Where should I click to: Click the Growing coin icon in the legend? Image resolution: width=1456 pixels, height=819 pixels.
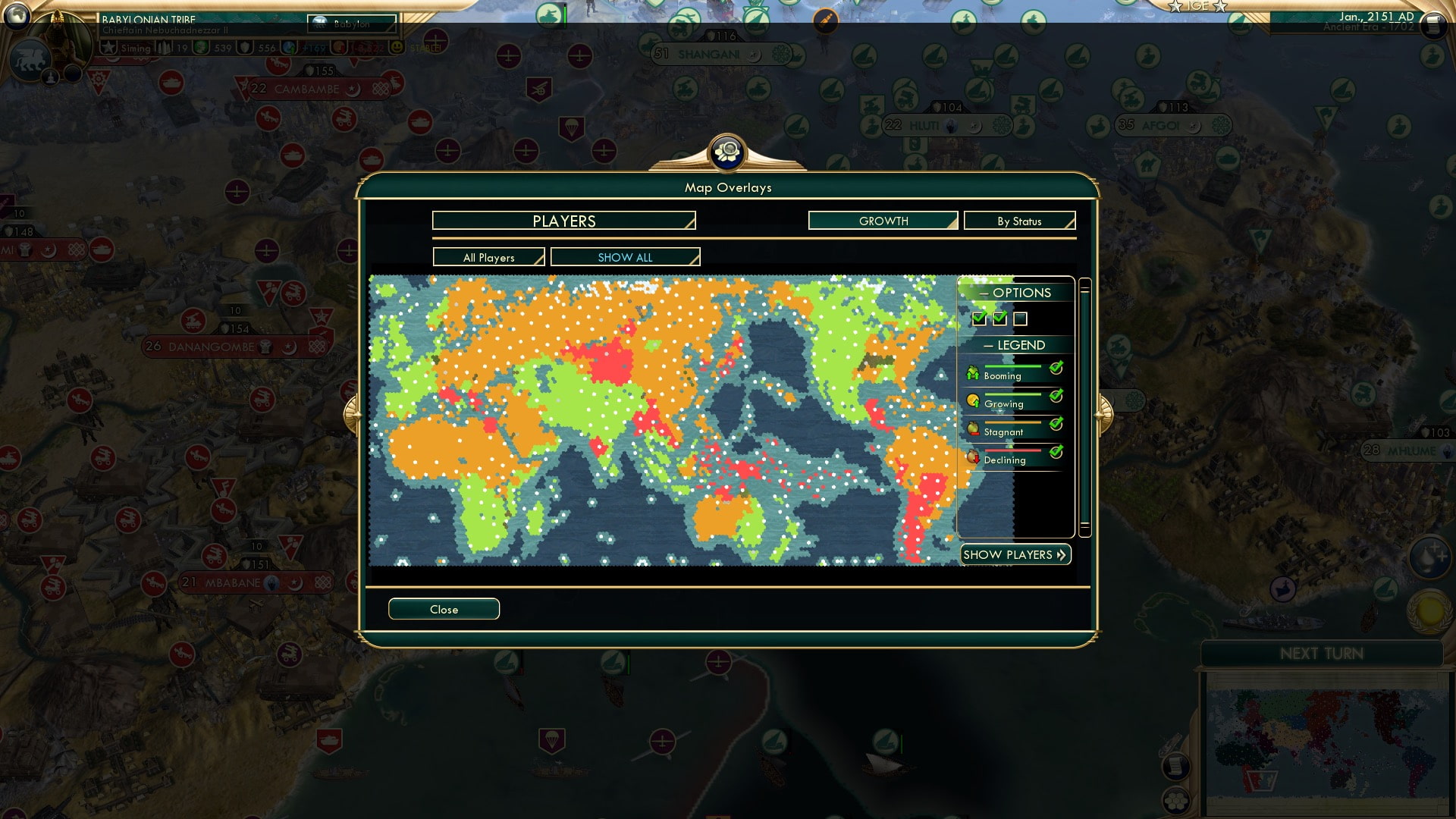point(973,400)
